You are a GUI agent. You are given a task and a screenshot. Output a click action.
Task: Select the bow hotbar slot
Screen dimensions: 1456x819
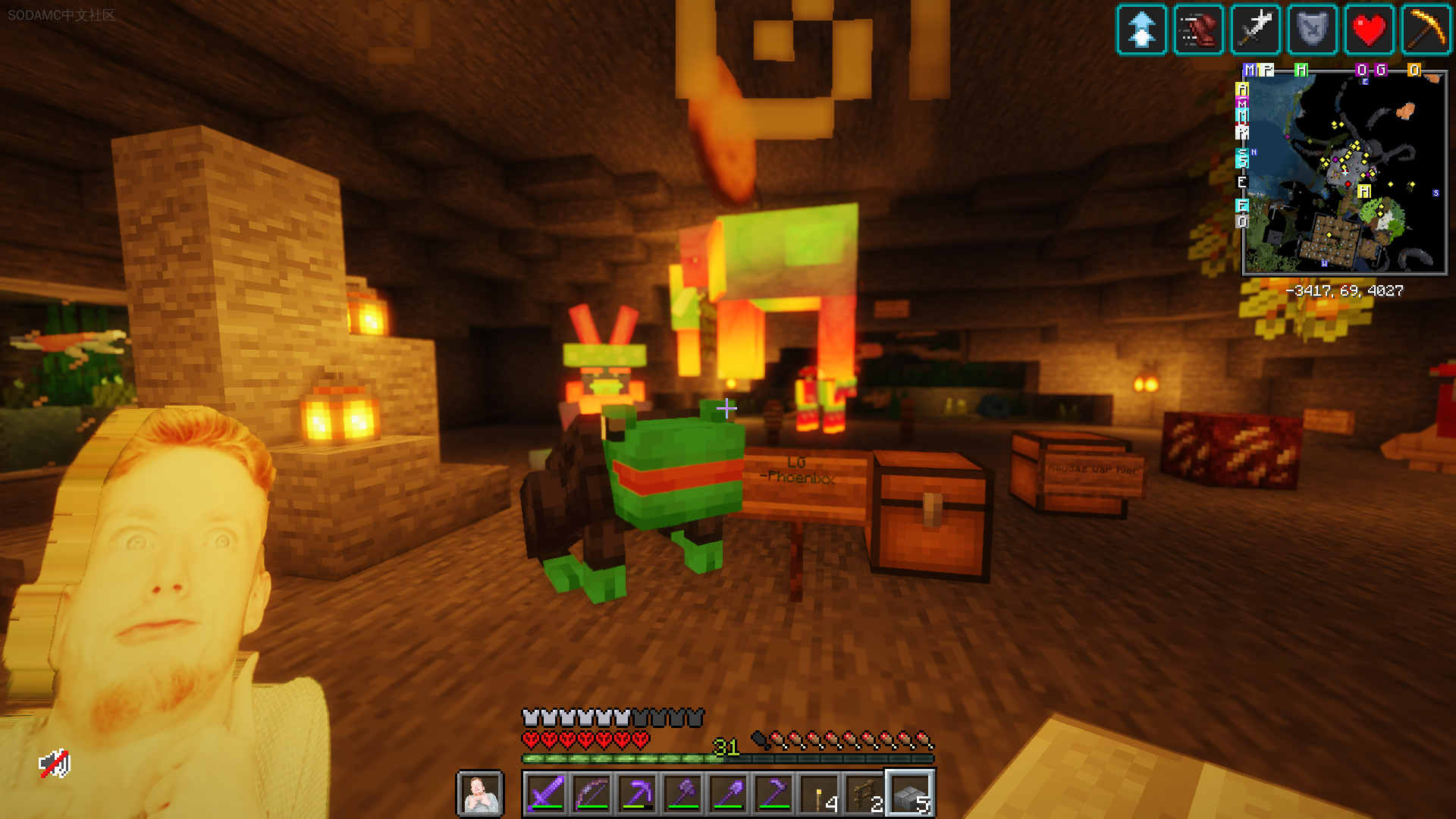(592, 794)
